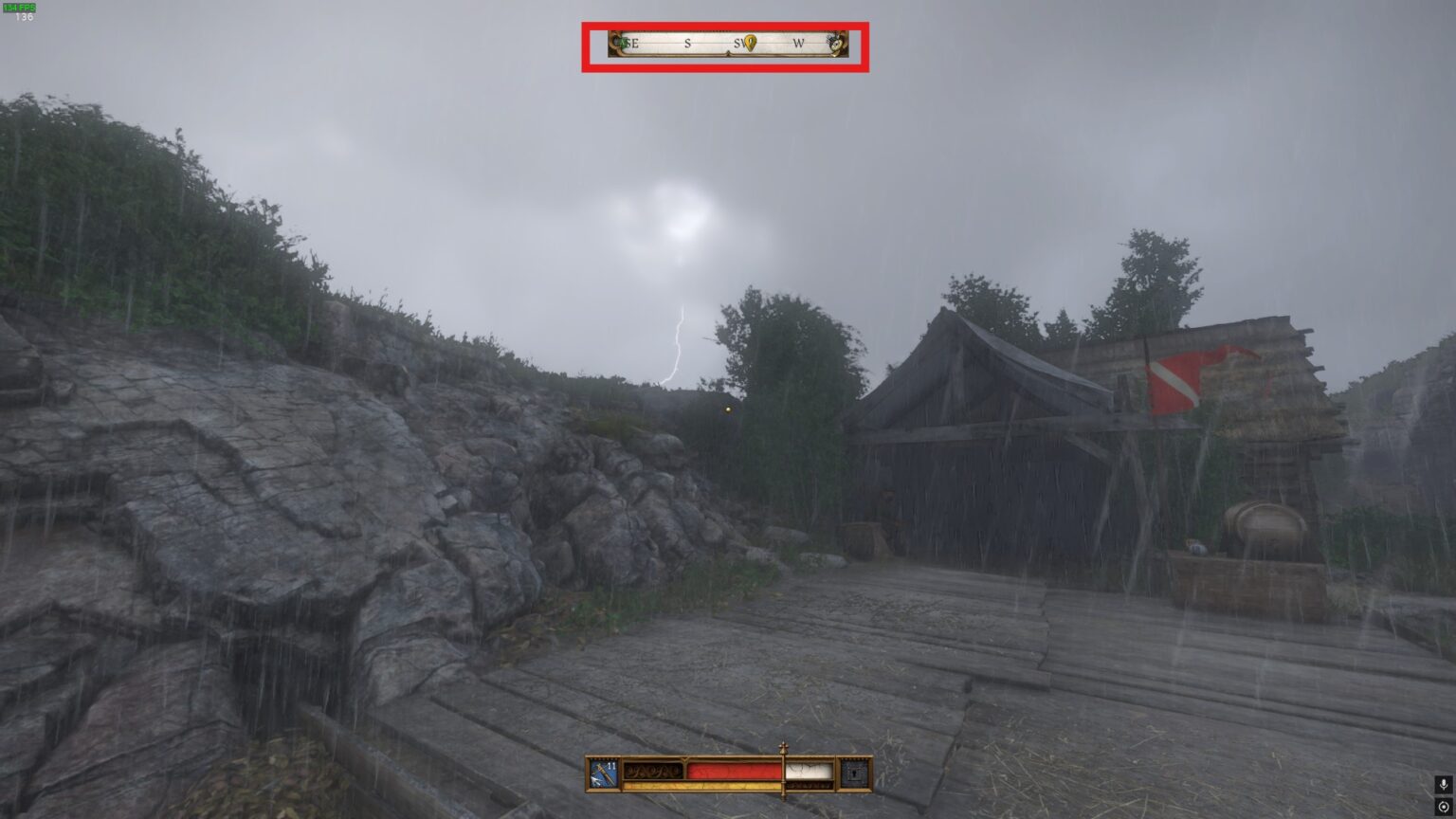This screenshot has height=819, width=1456.
Task: Click the green waypoint marker near SE on compass
Action: [624, 43]
